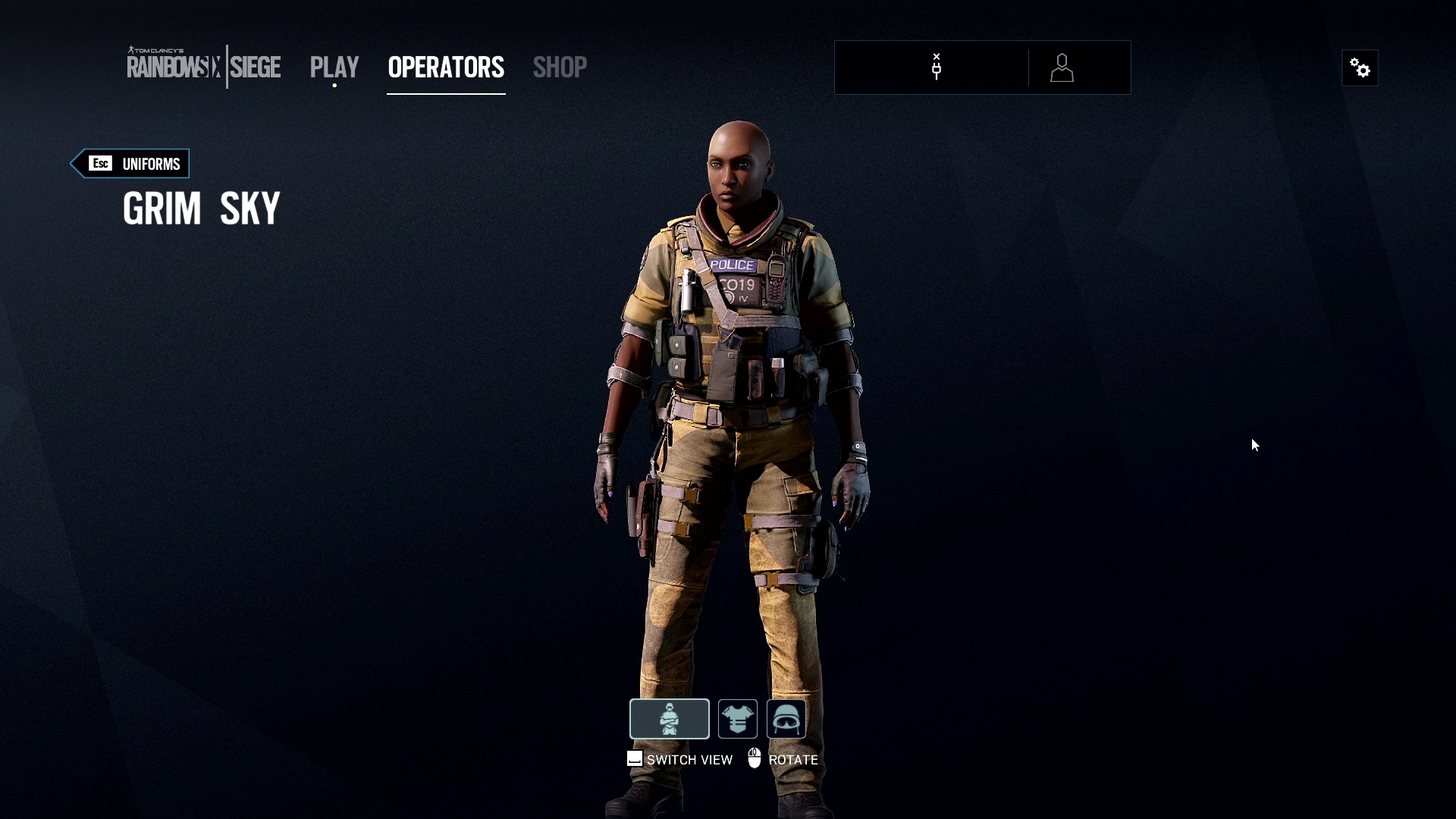This screenshot has height=819, width=1456.
Task: Click the Esc UNIFORMS back button
Action: click(x=130, y=163)
